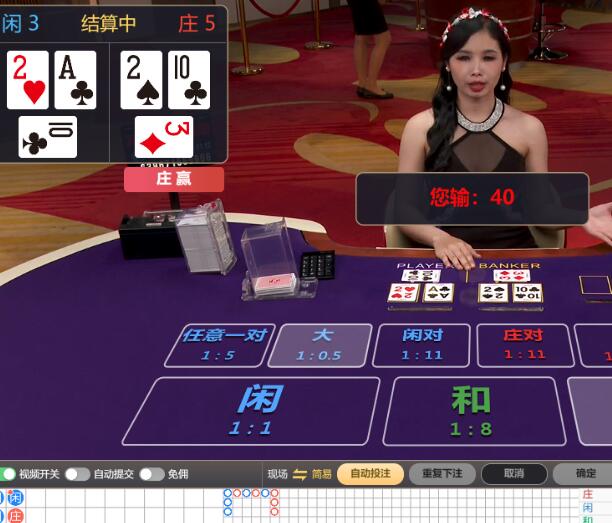This screenshot has width=612, height=523.
Task: Toggle the 免佣 commission-free switch
Action: pyautogui.click(x=151, y=474)
